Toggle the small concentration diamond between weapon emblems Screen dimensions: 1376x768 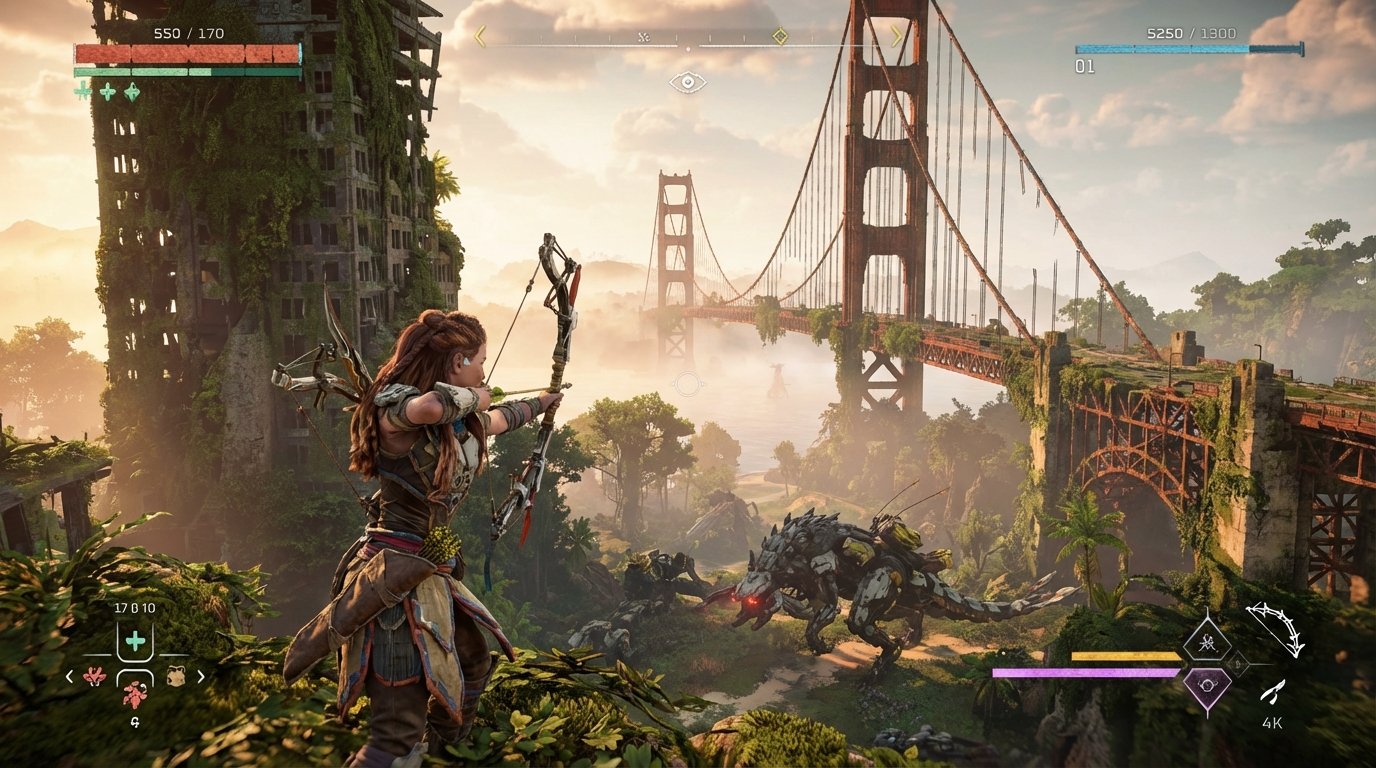pos(1238,662)
